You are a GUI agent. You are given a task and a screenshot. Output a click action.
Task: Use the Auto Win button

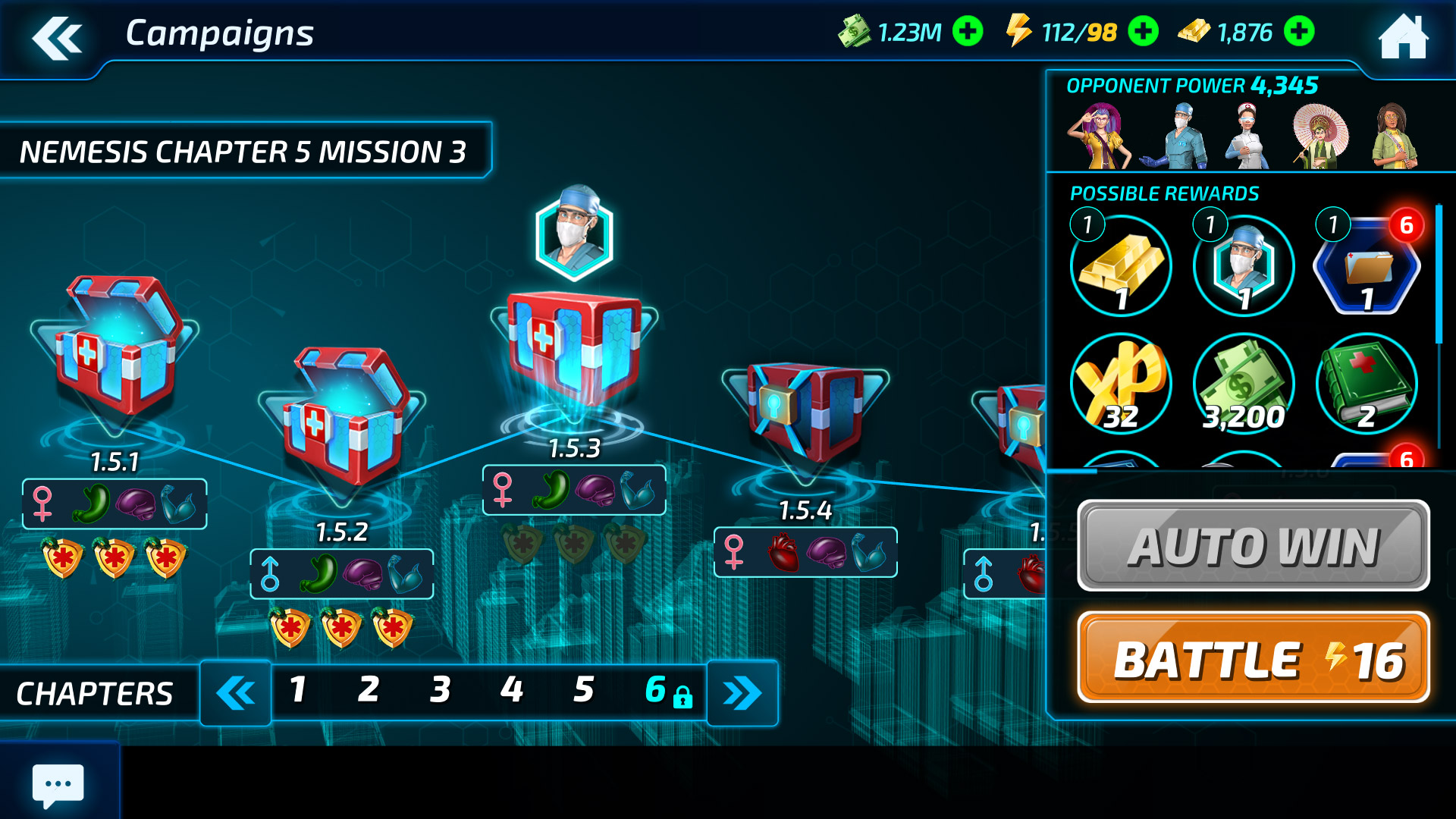1254,546
